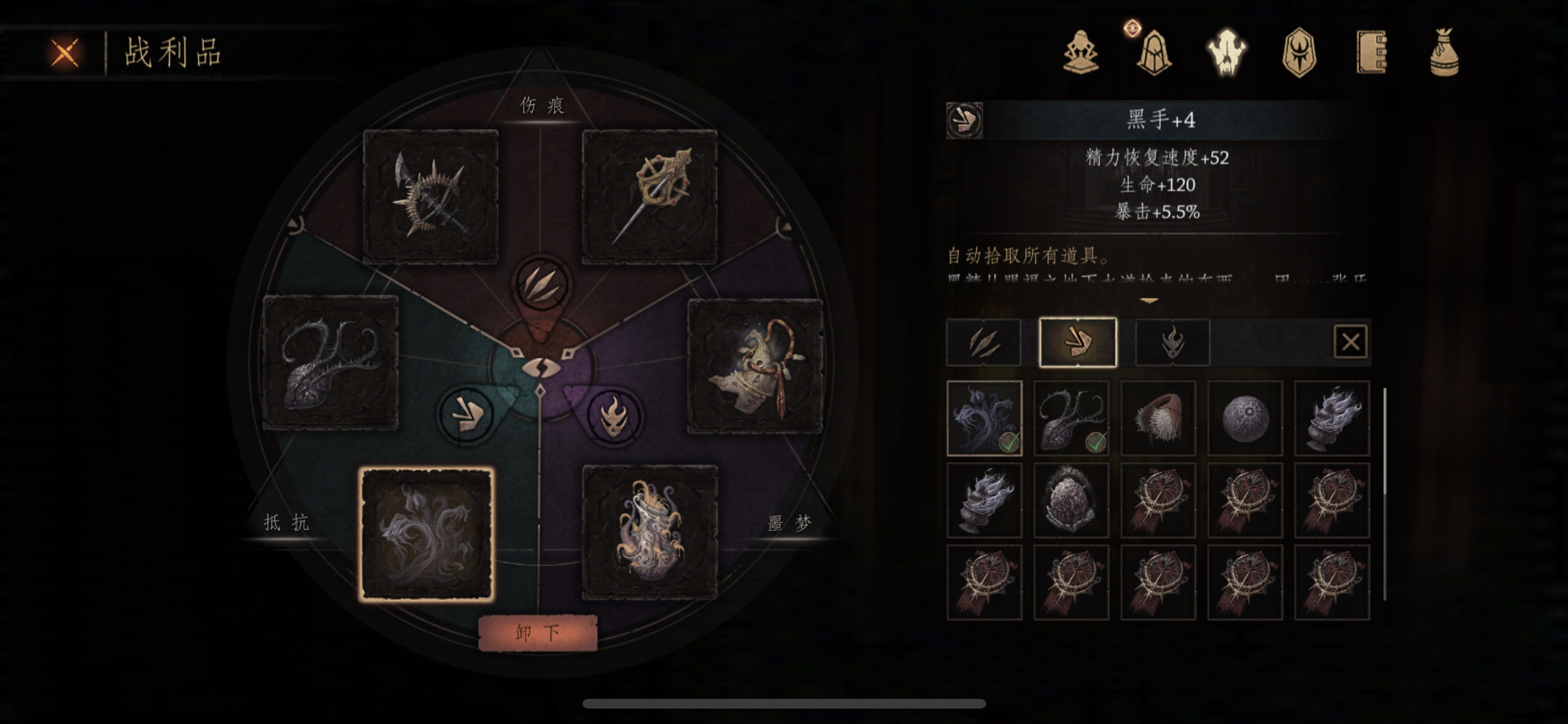Screen dimensions: 1568x724
Task: Select the horned beast skull menu icon
Action: [x=1227, y=53]
